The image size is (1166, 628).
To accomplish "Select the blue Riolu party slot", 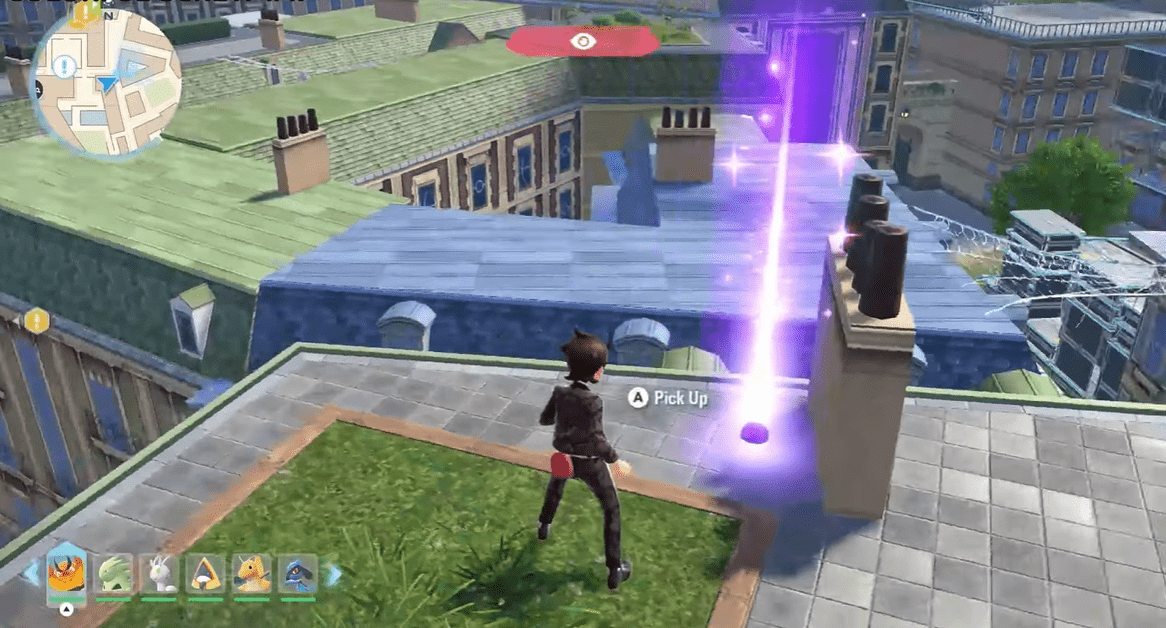I will [x=297, y=574].
